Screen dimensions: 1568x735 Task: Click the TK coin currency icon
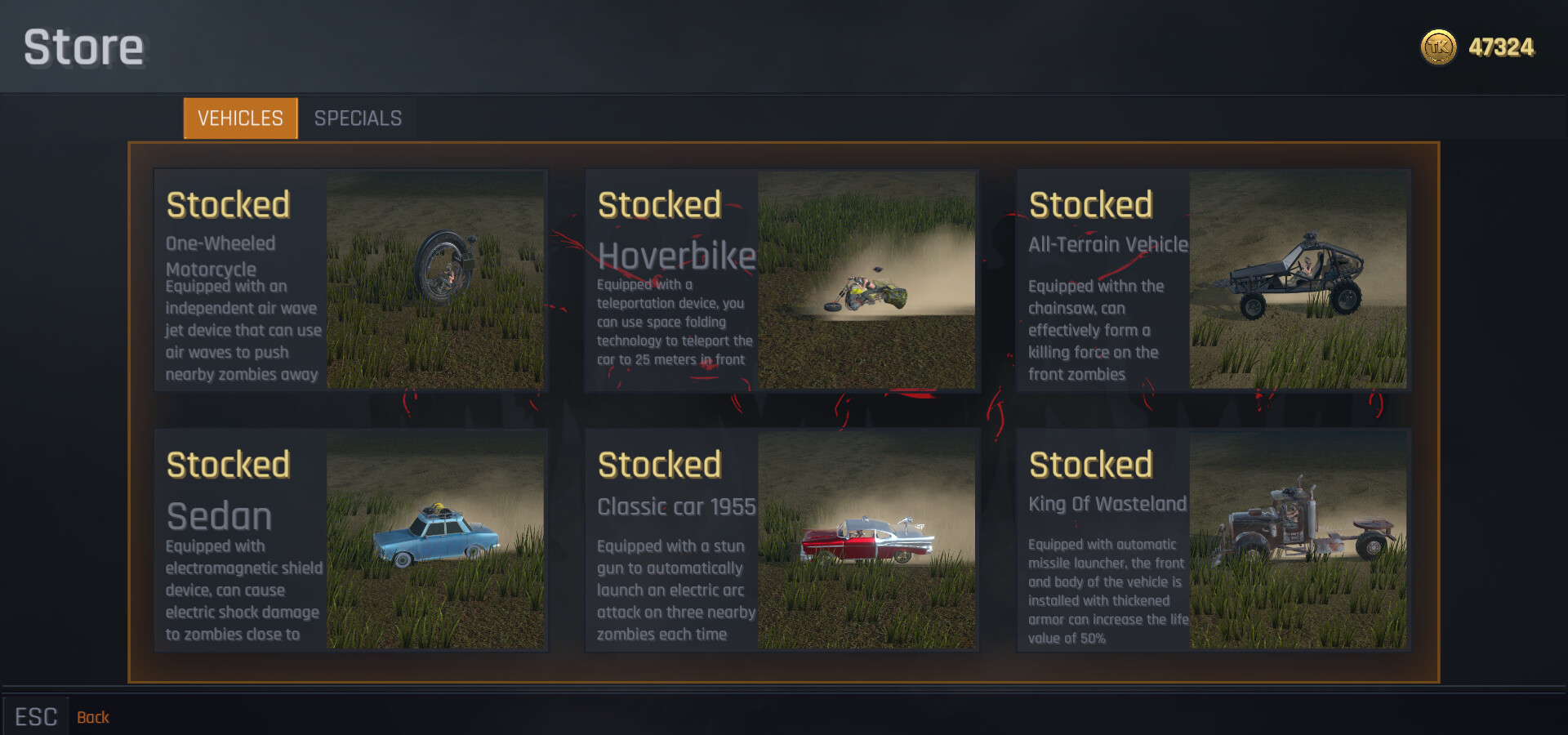(1437, 47)
